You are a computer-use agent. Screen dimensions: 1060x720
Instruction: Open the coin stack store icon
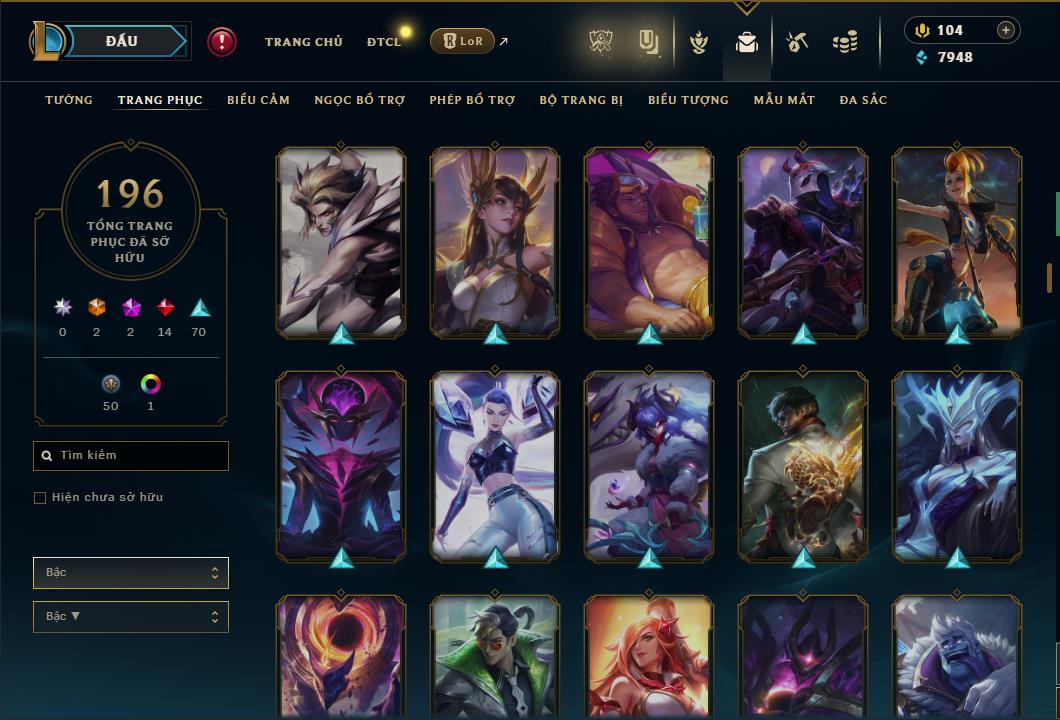point(845,43)
